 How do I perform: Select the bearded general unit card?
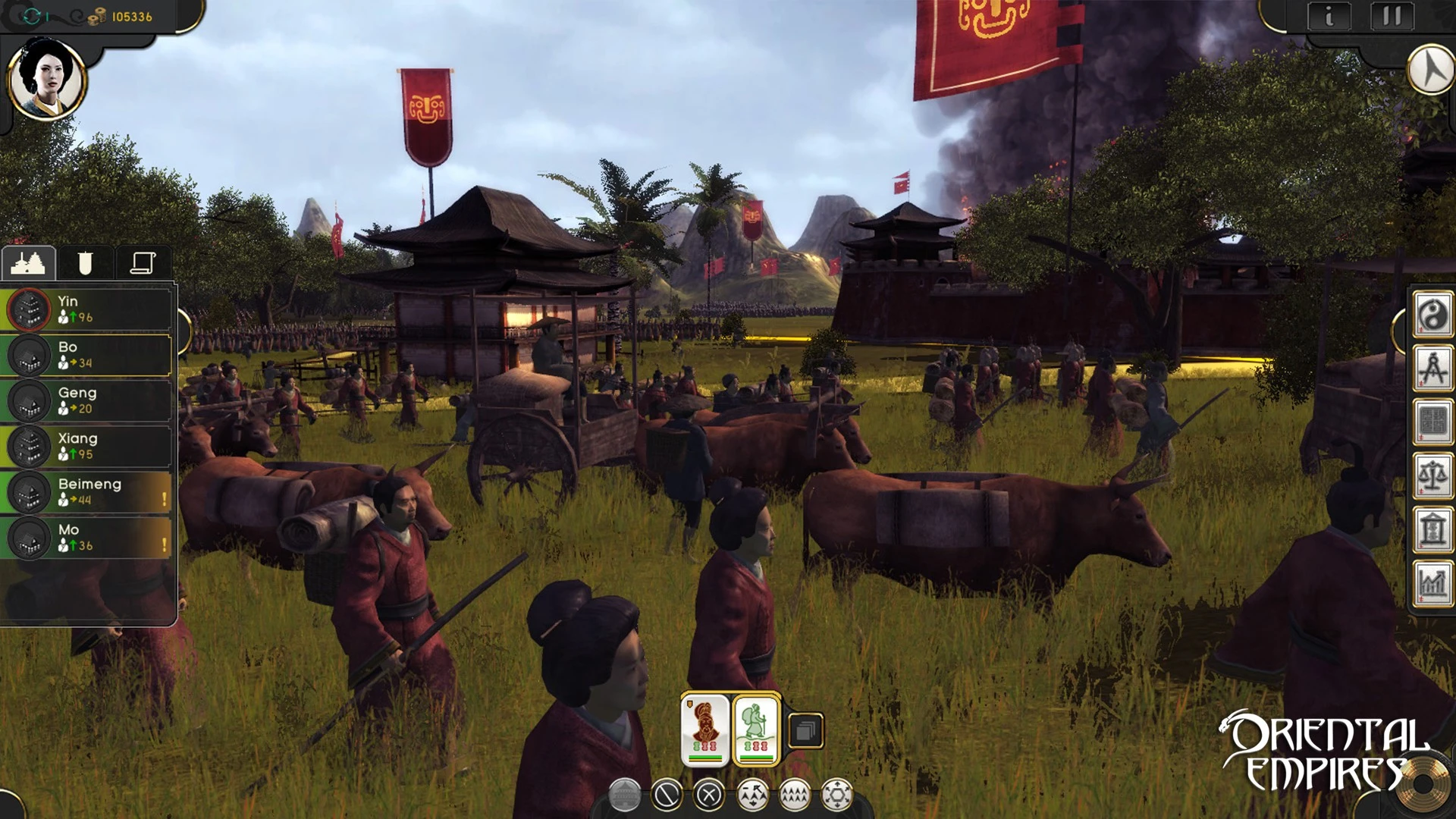(705, 730)
